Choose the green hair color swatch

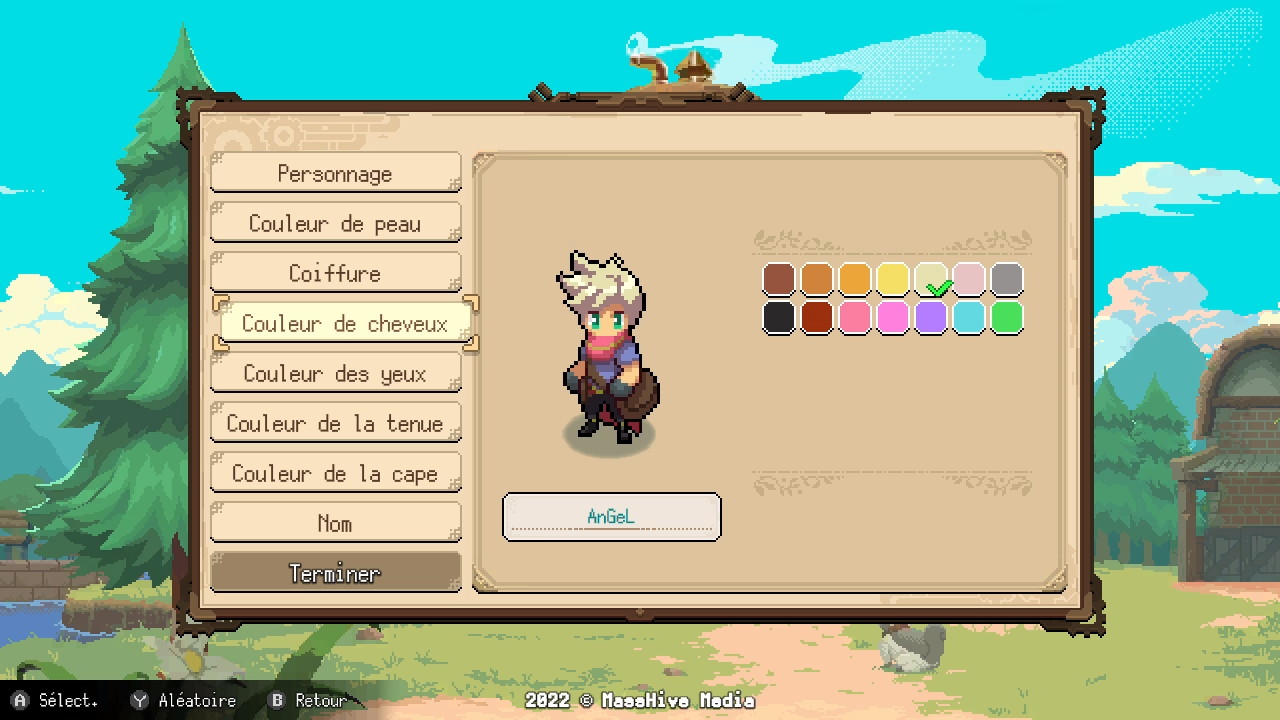[x=1007, y=318]
